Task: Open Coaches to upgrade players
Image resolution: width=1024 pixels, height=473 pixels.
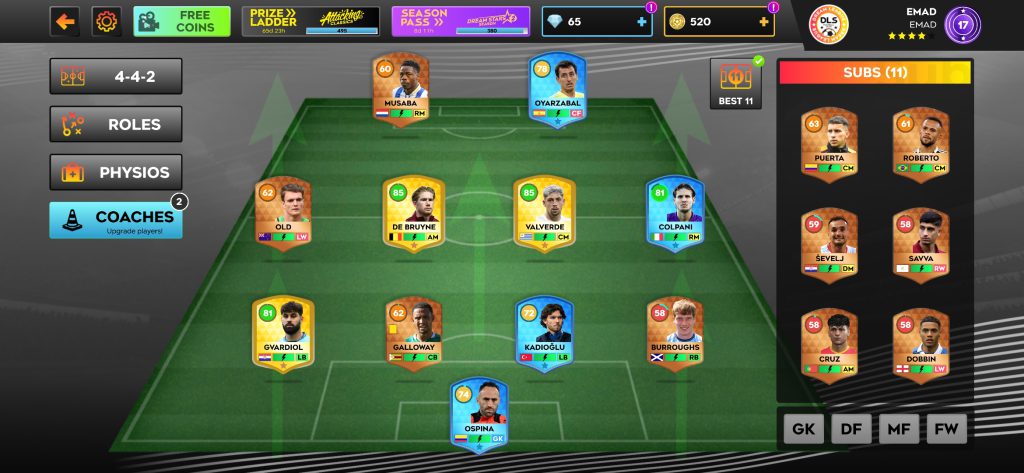Action: pos(116,220)
